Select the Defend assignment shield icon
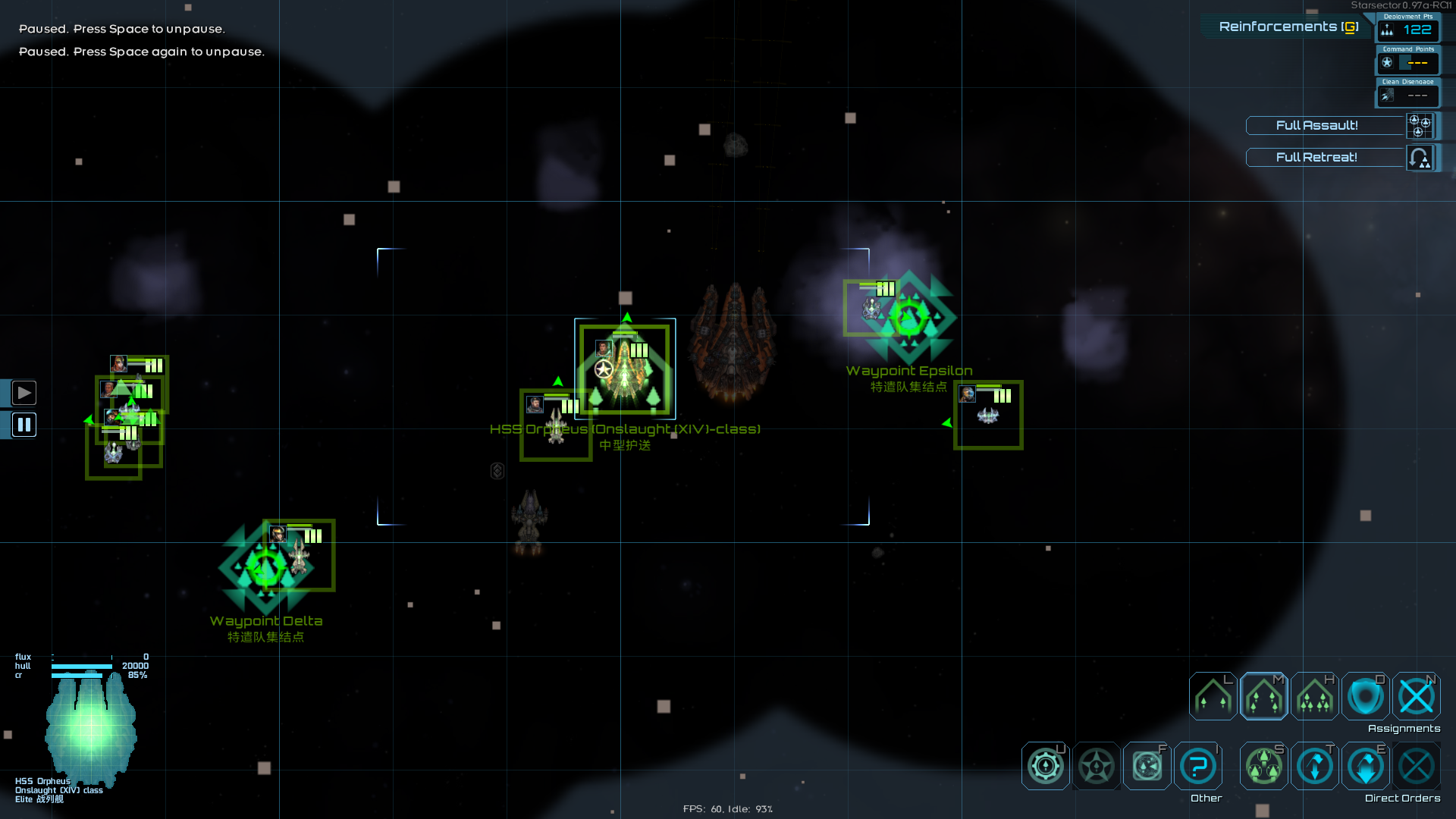Image resolution: width=1456 pixels, height=819 pixels. pos(1365,696)
